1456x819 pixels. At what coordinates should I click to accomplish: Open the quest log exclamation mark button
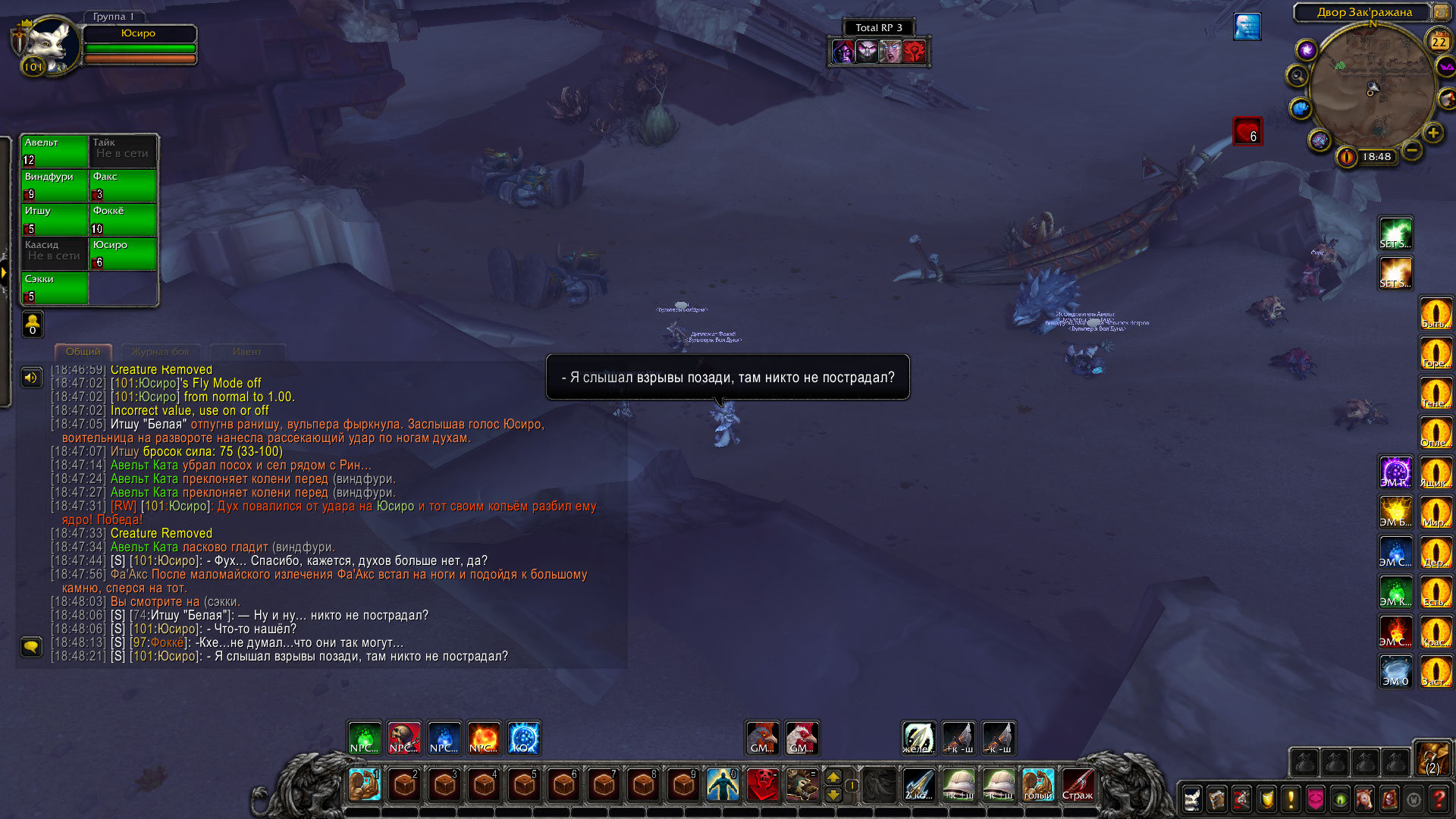click(1291, 799)
